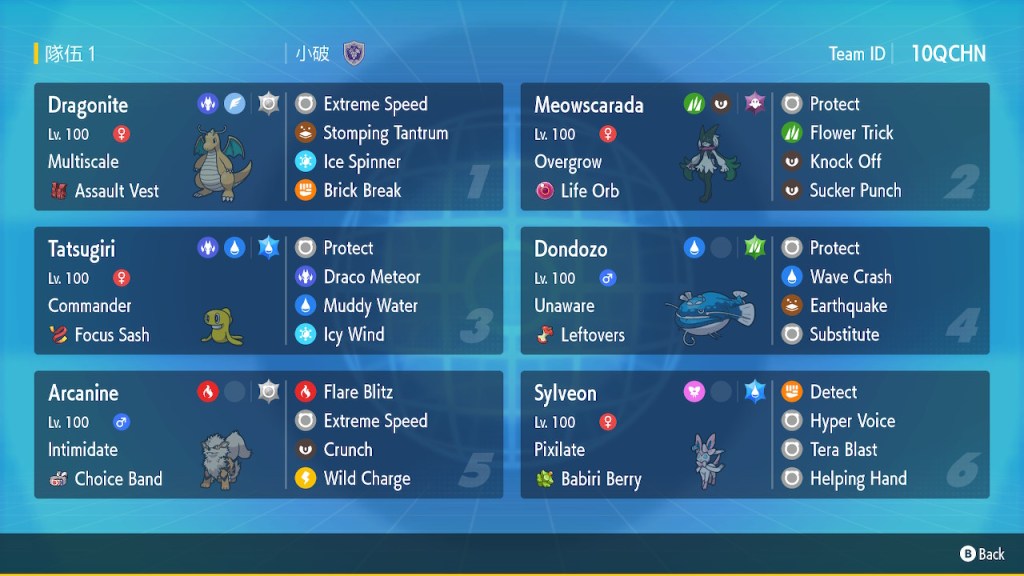Click Meowscarada's Flower Trick move
The width and height of the screenshot is (1024, 576).
(x=851, y=133)
